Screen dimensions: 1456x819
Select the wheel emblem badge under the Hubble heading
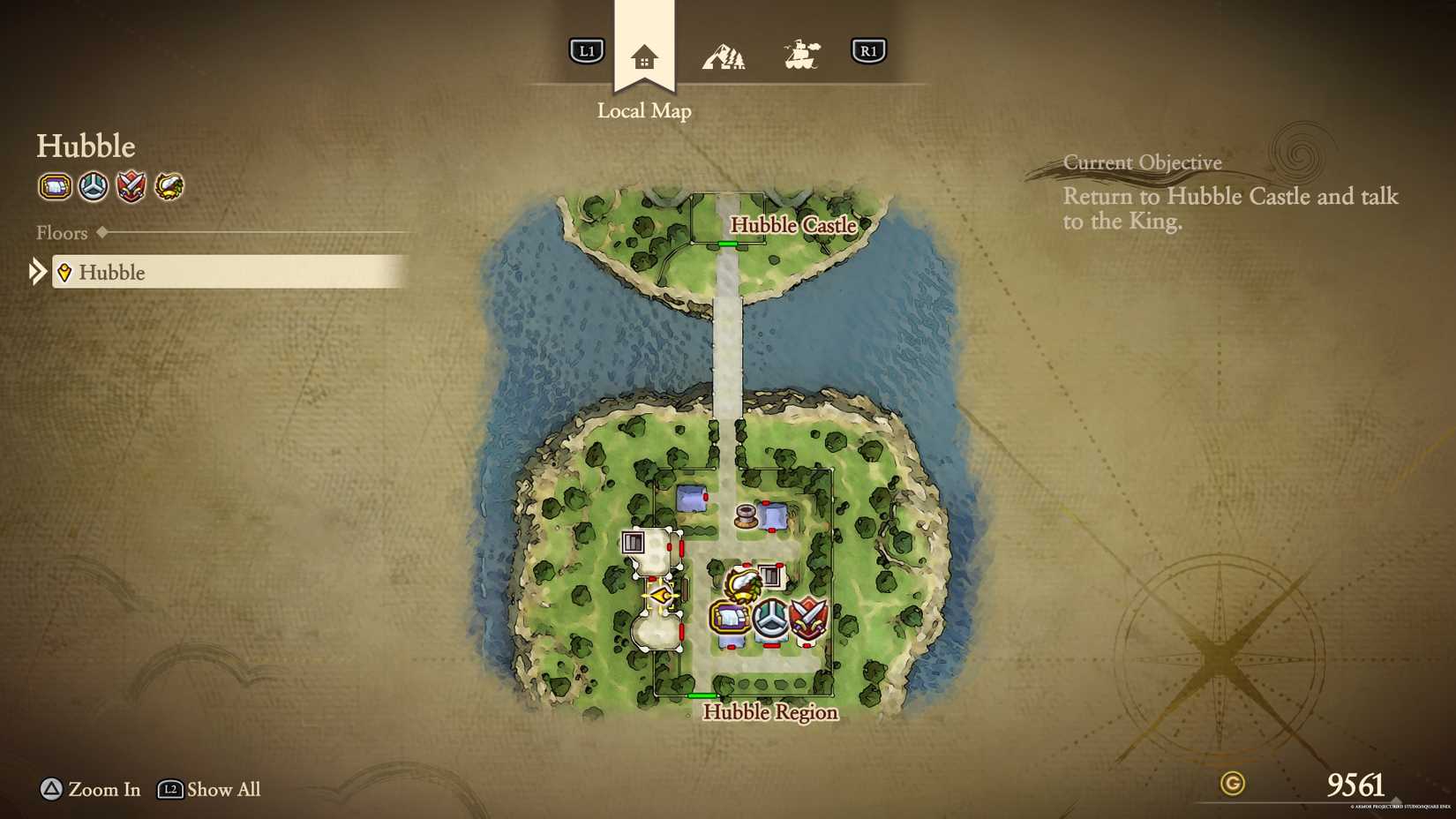coord(93,187)
